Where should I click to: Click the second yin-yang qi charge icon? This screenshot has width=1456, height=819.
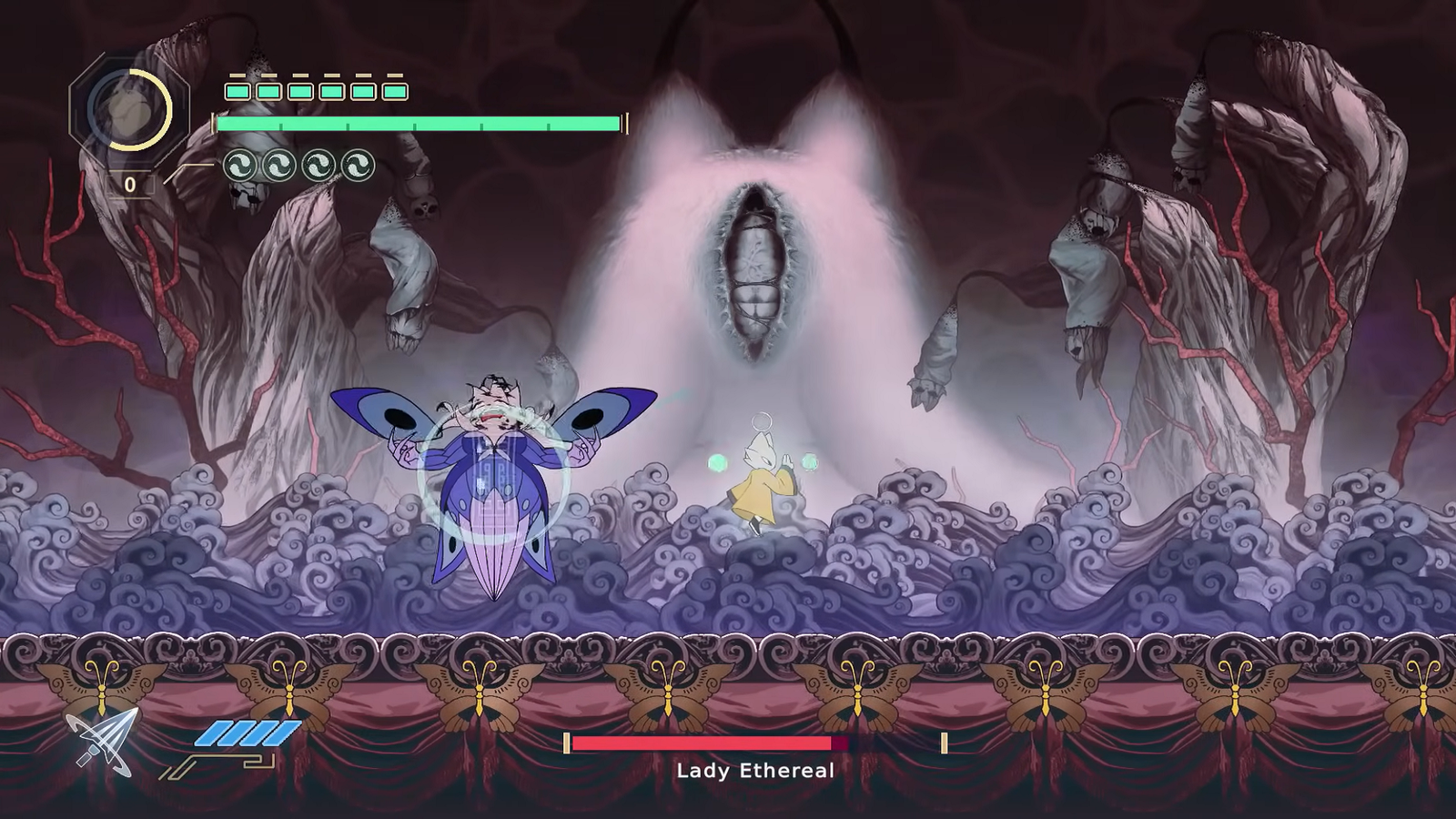[279, 162]
